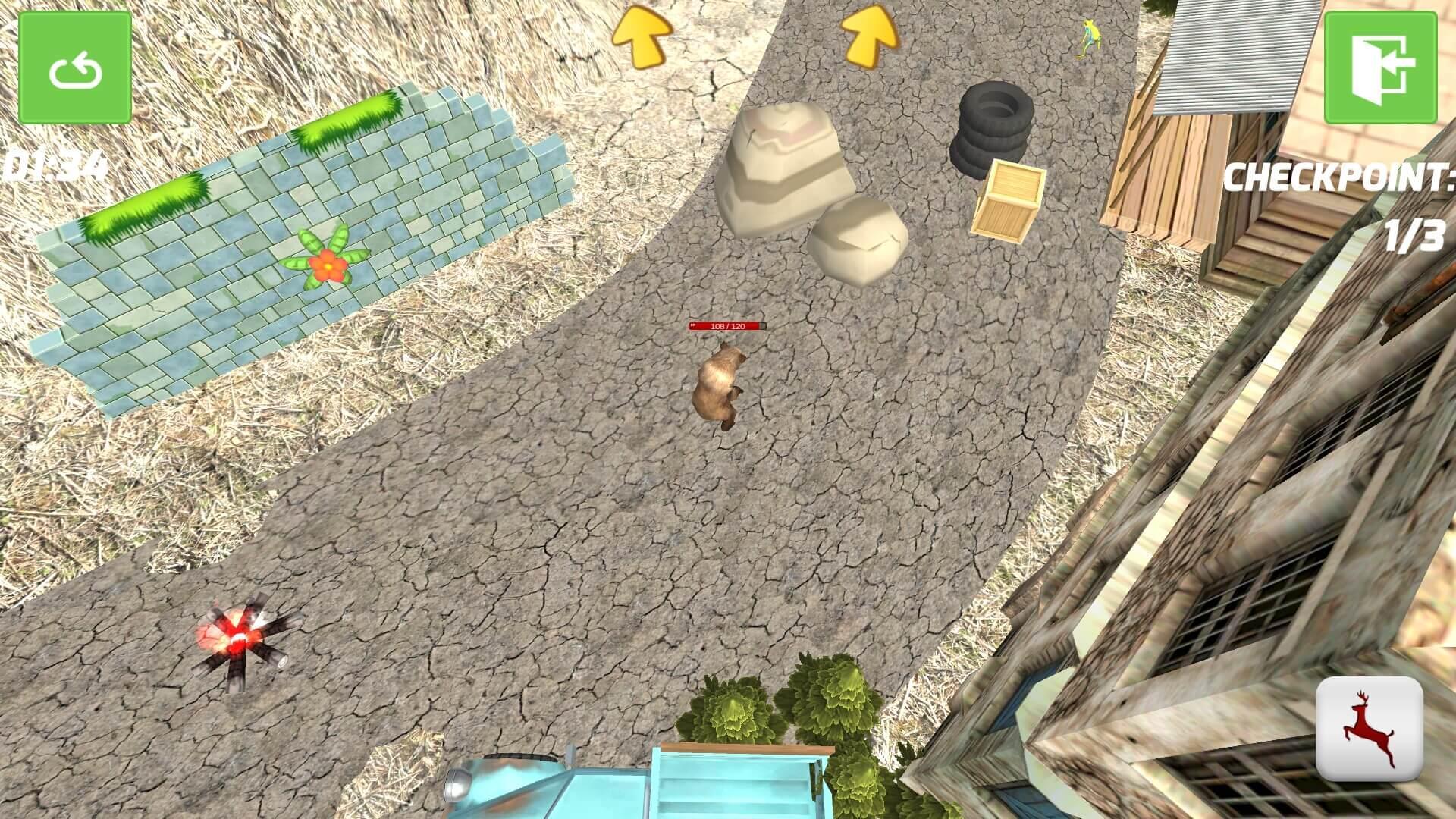Select the exit door icon
The width and height of the screenshot is (1456, 819).
point(1382,68)
